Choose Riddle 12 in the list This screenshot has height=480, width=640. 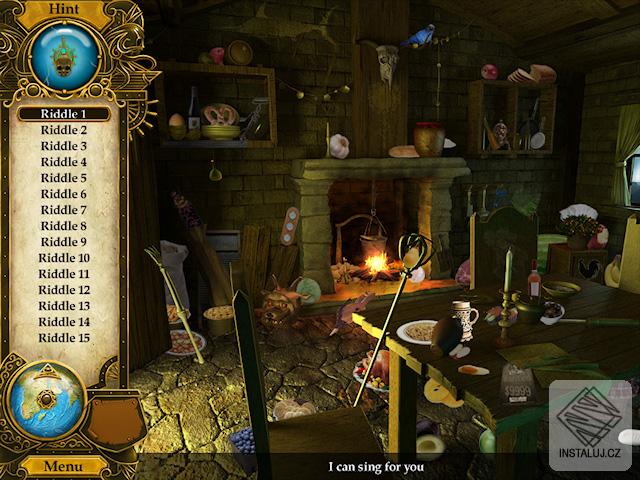(63, 290)
